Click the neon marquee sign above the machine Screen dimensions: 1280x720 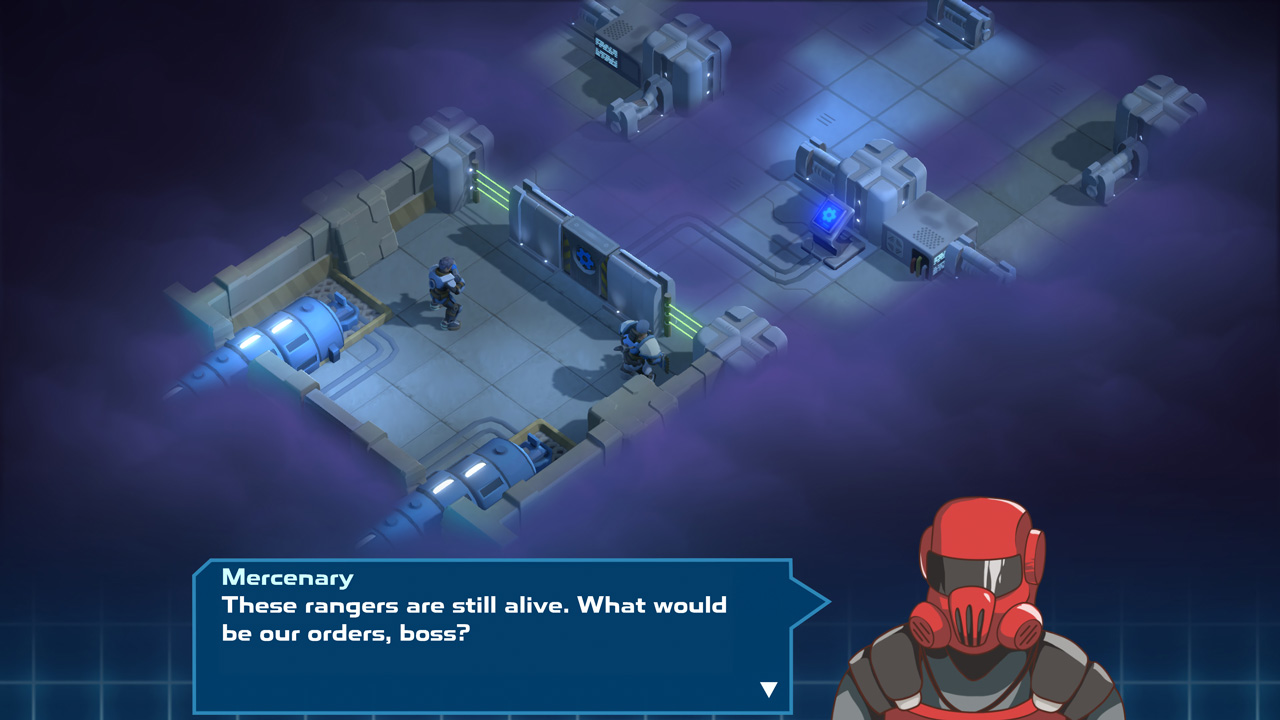pyautogui.click(x=606, y=52)
